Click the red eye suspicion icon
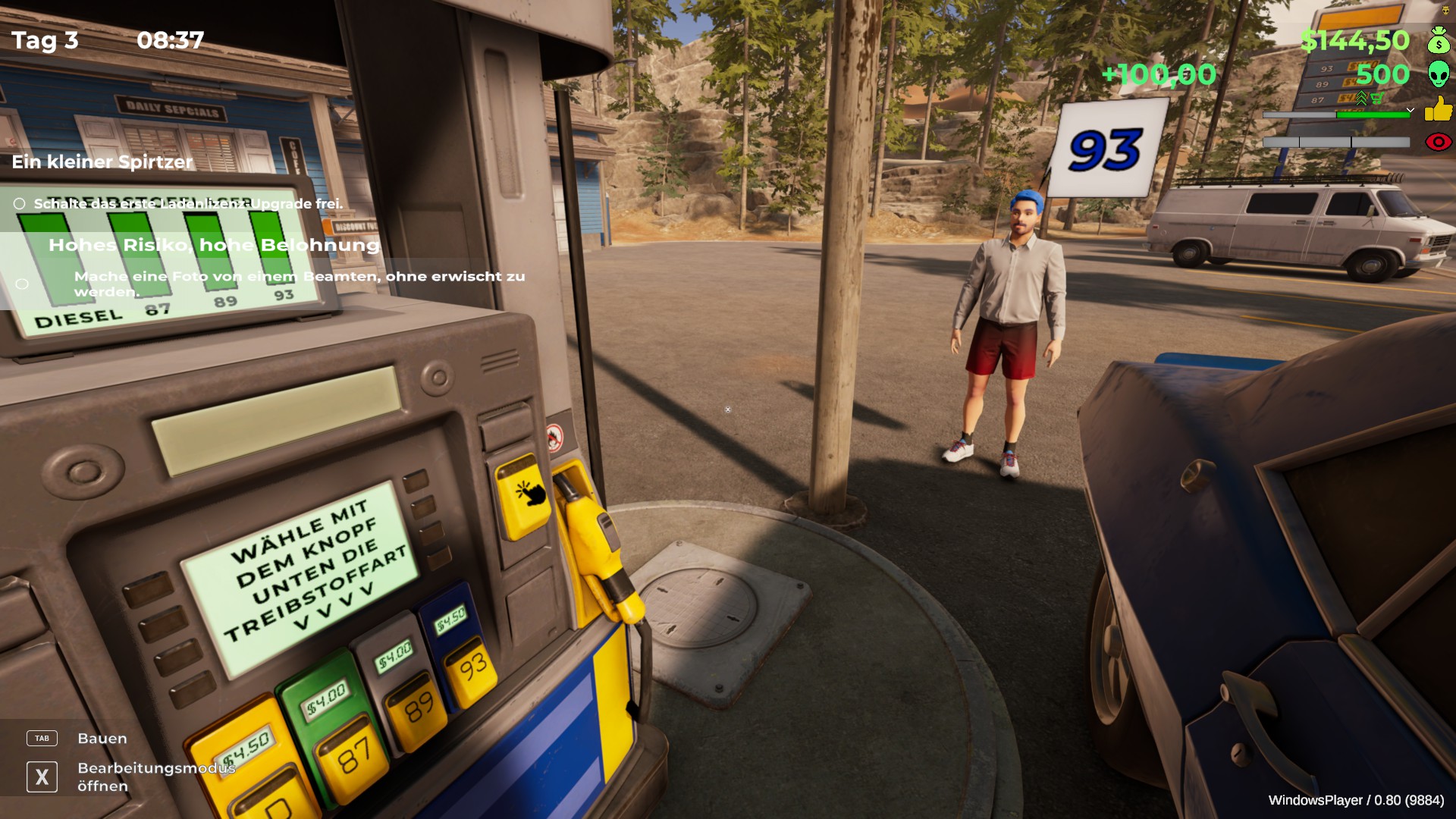 (1438, 142)
